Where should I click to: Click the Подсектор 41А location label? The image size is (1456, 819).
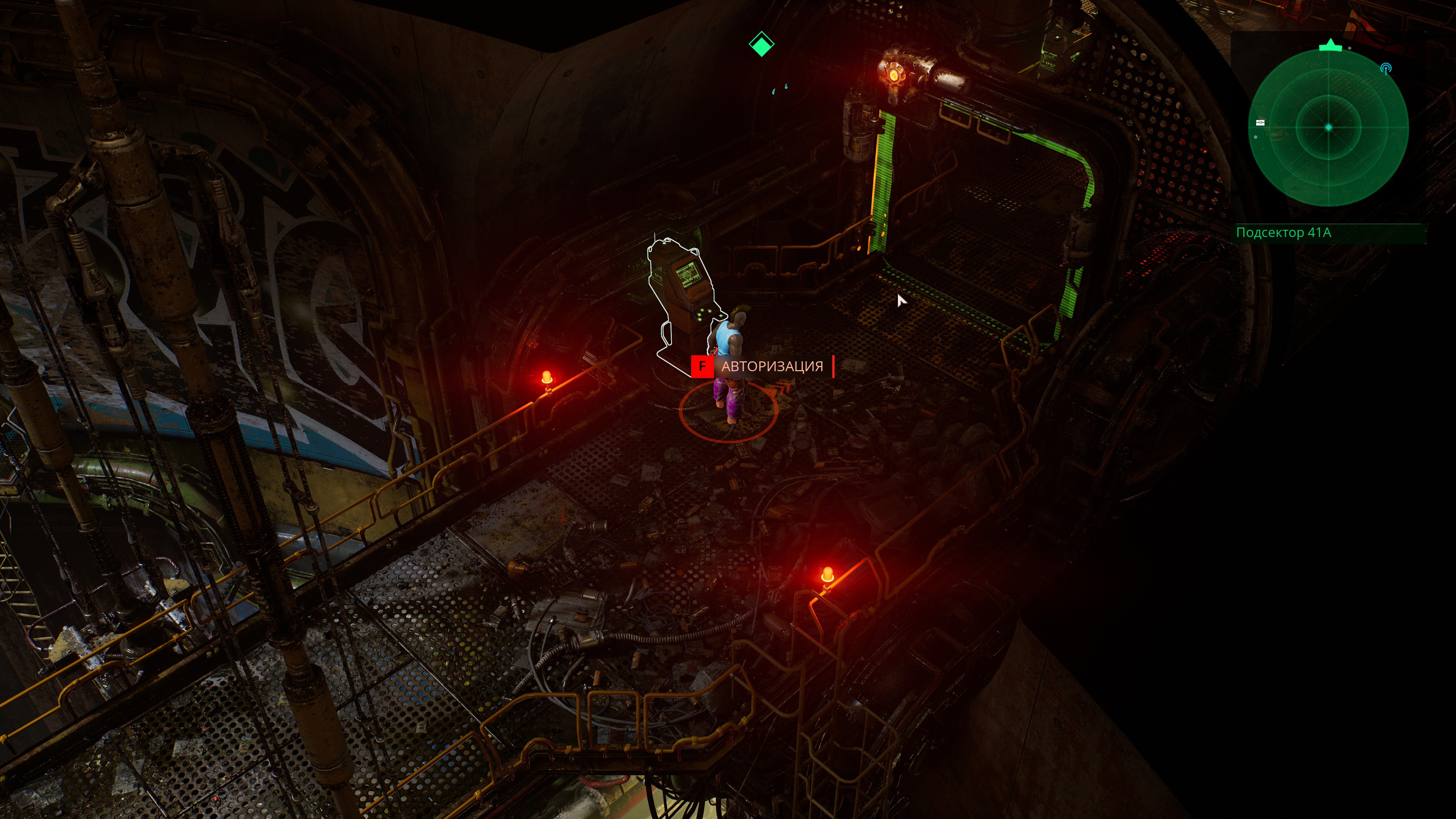point(1283,232)
